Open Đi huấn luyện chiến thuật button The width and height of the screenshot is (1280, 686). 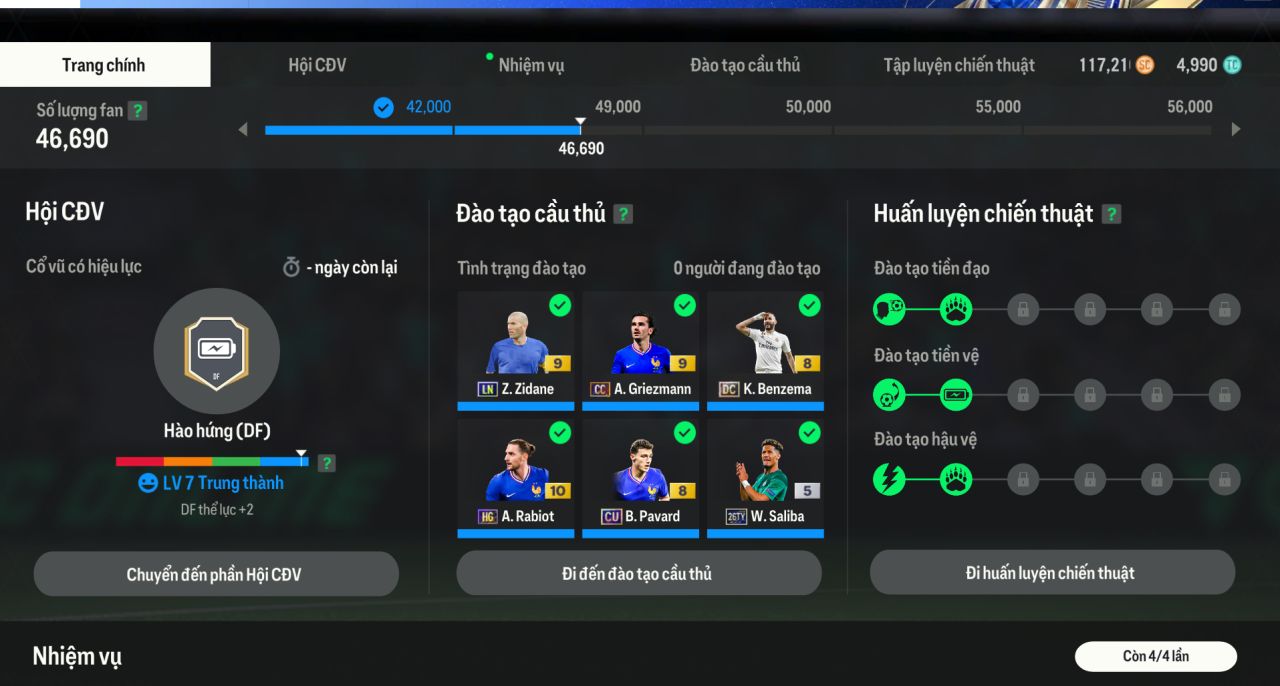pos(1051,573)
